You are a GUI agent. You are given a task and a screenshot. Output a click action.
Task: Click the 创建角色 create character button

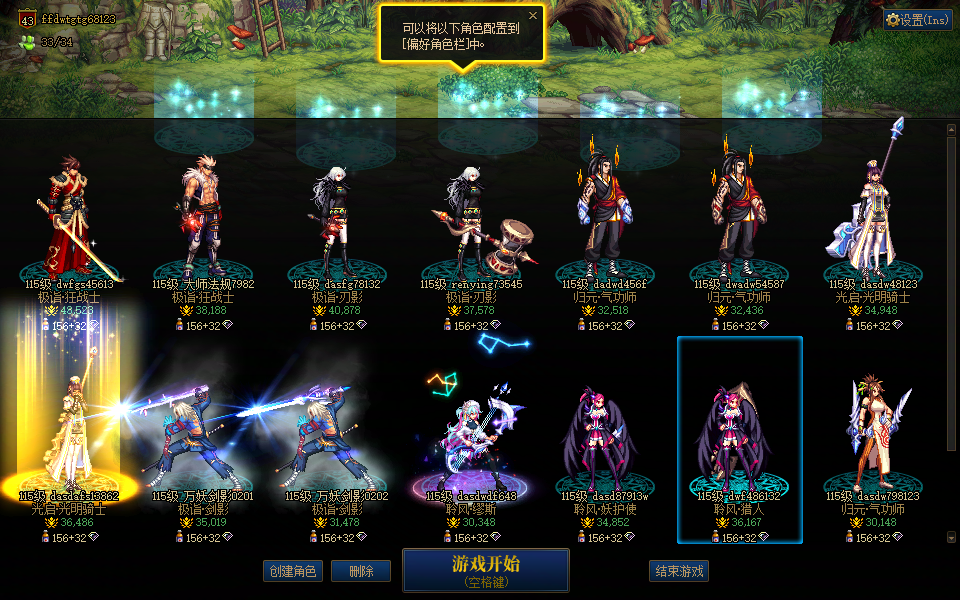293,571
